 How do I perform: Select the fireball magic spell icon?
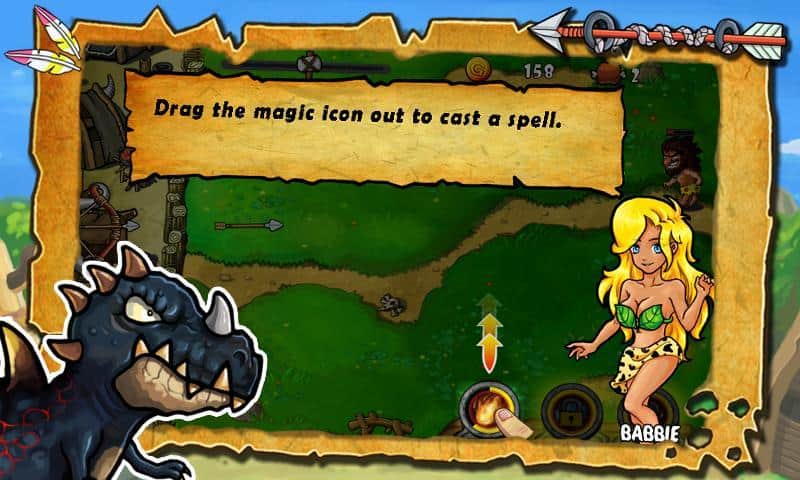point(483,408)
